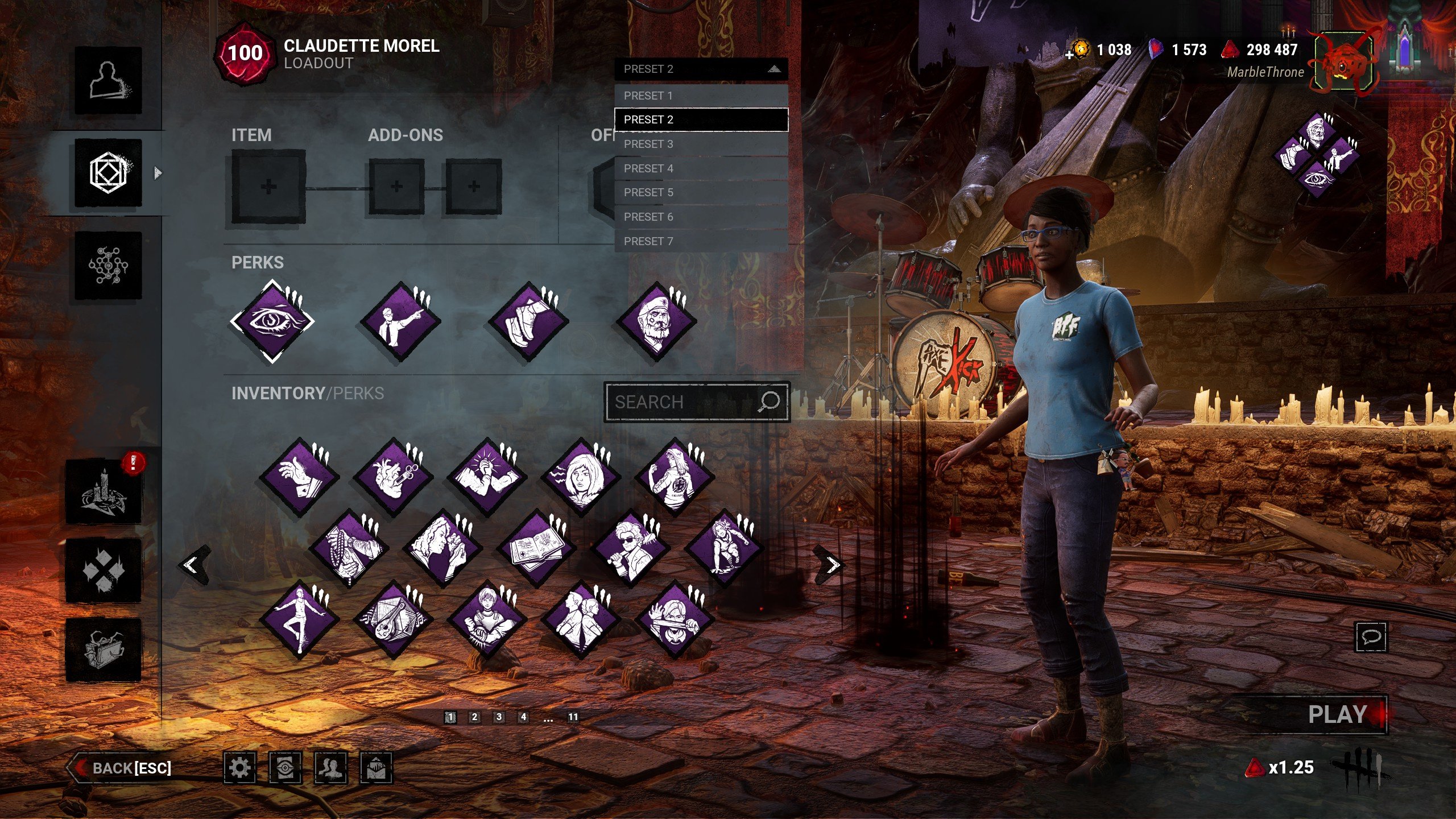Show the next perk inventory page arrow
The height and width of the screenshot is (819, 1456).
(832, 565)
